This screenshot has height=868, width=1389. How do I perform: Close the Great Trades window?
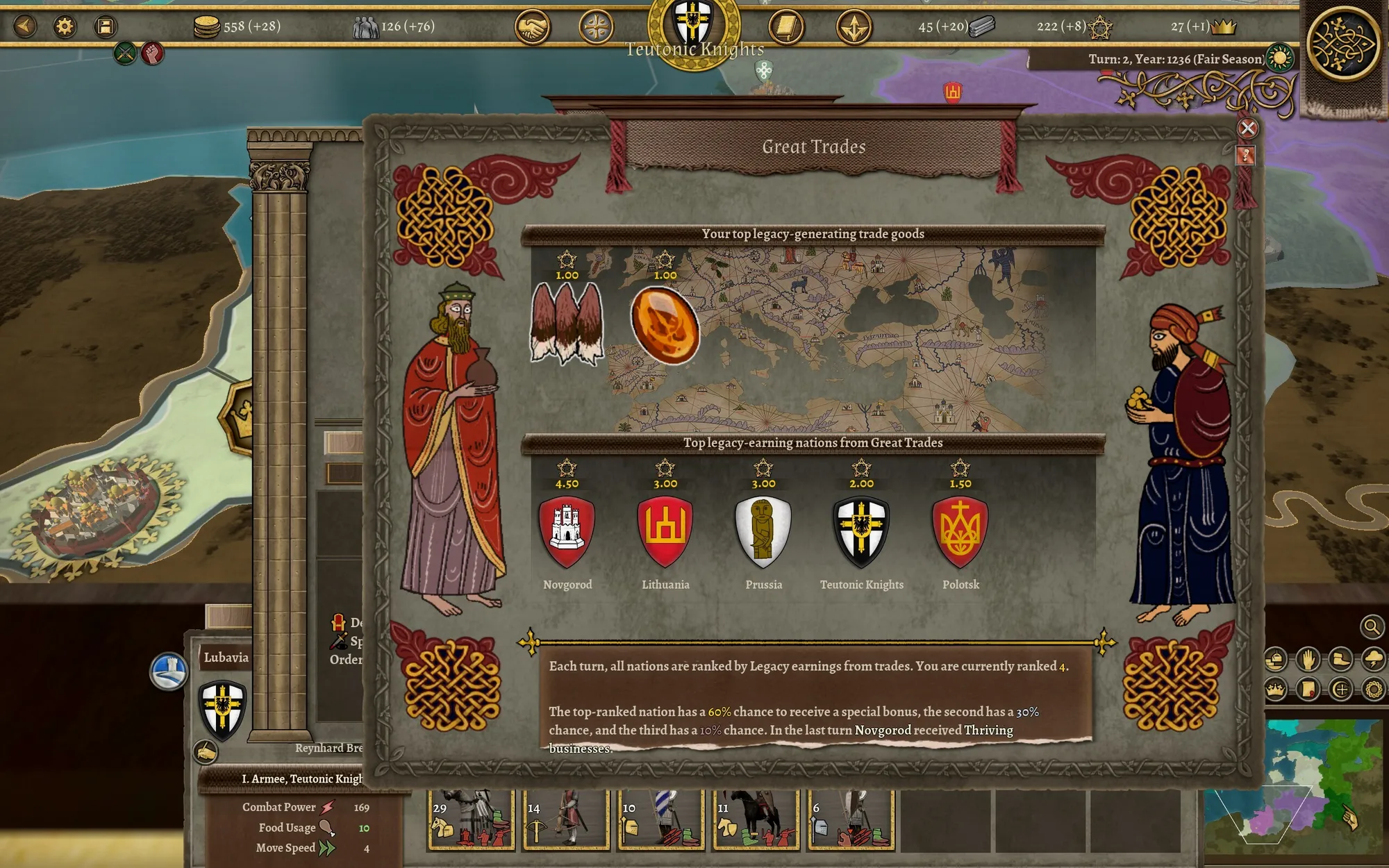(x=1247, y=128)
